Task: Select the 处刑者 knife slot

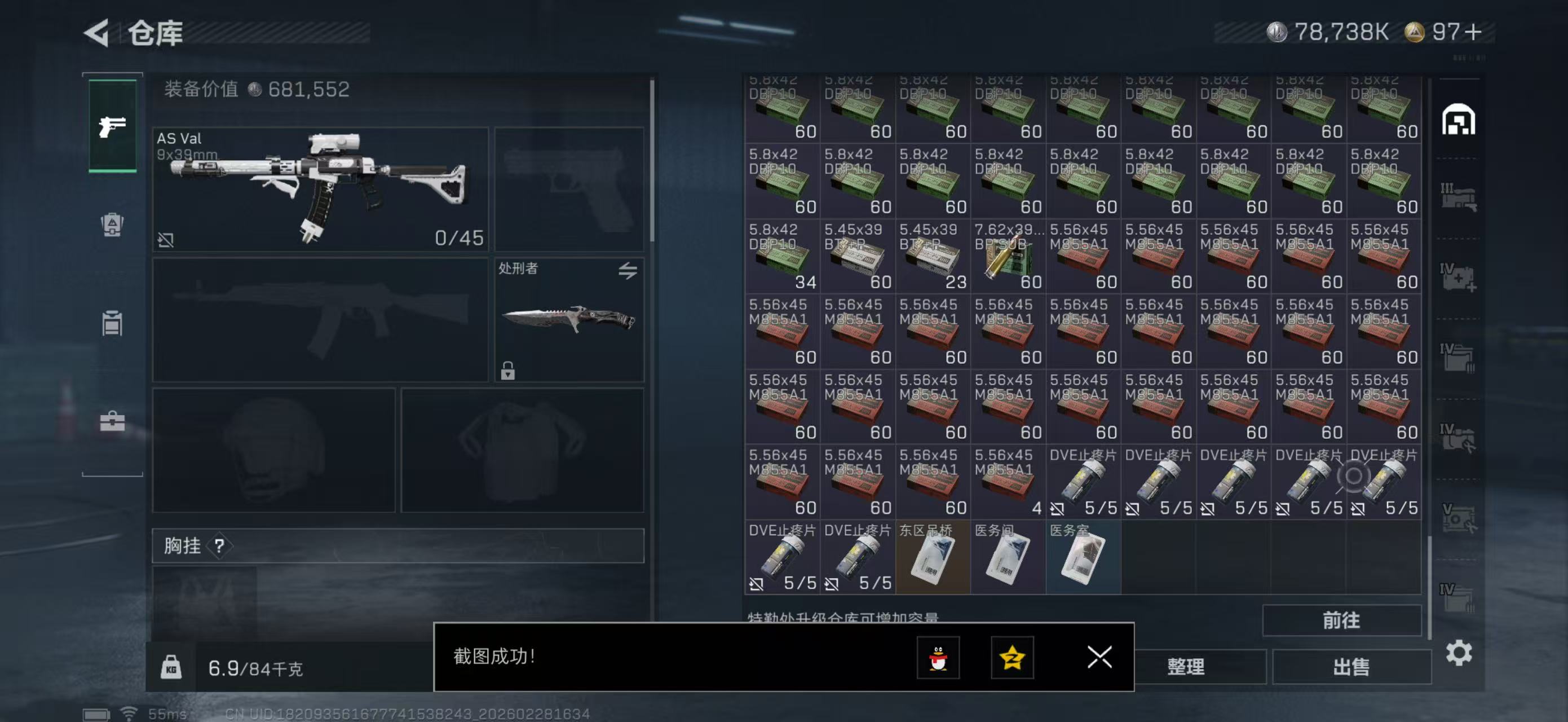Action: point(568,320)
